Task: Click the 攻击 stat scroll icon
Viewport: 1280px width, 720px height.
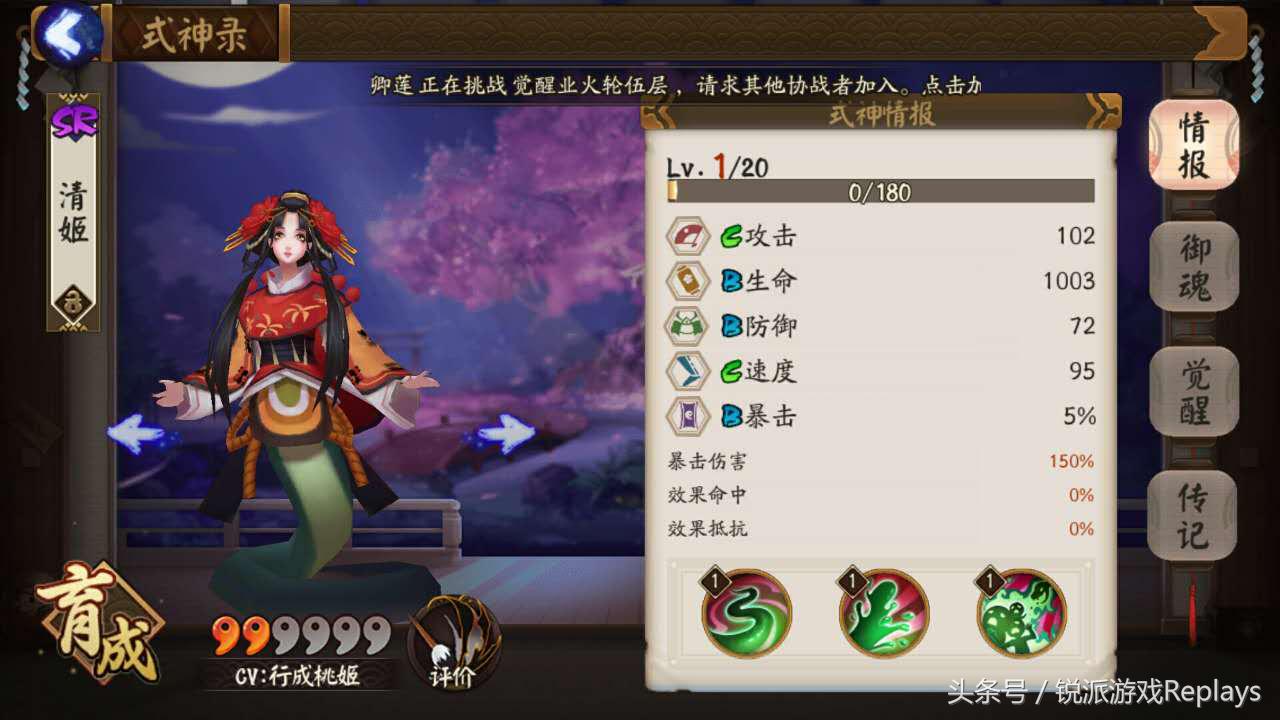Action: (688, 236)
